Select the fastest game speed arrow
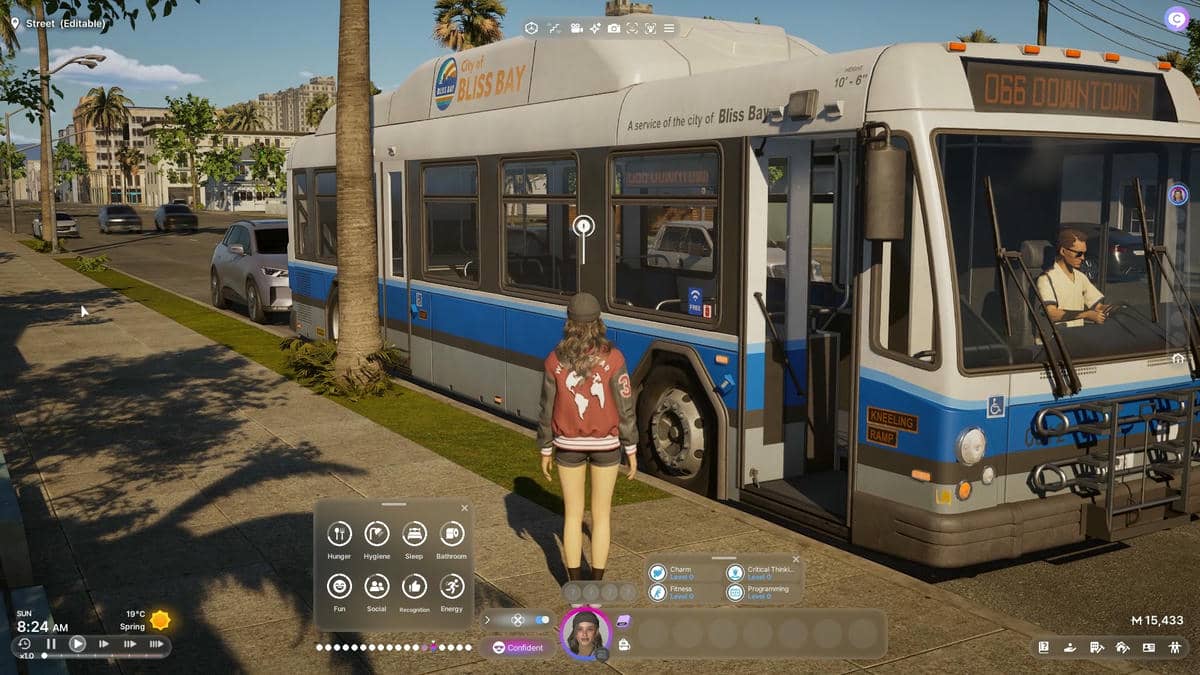This screenshot has height=675, width=1200. [156, 644]
